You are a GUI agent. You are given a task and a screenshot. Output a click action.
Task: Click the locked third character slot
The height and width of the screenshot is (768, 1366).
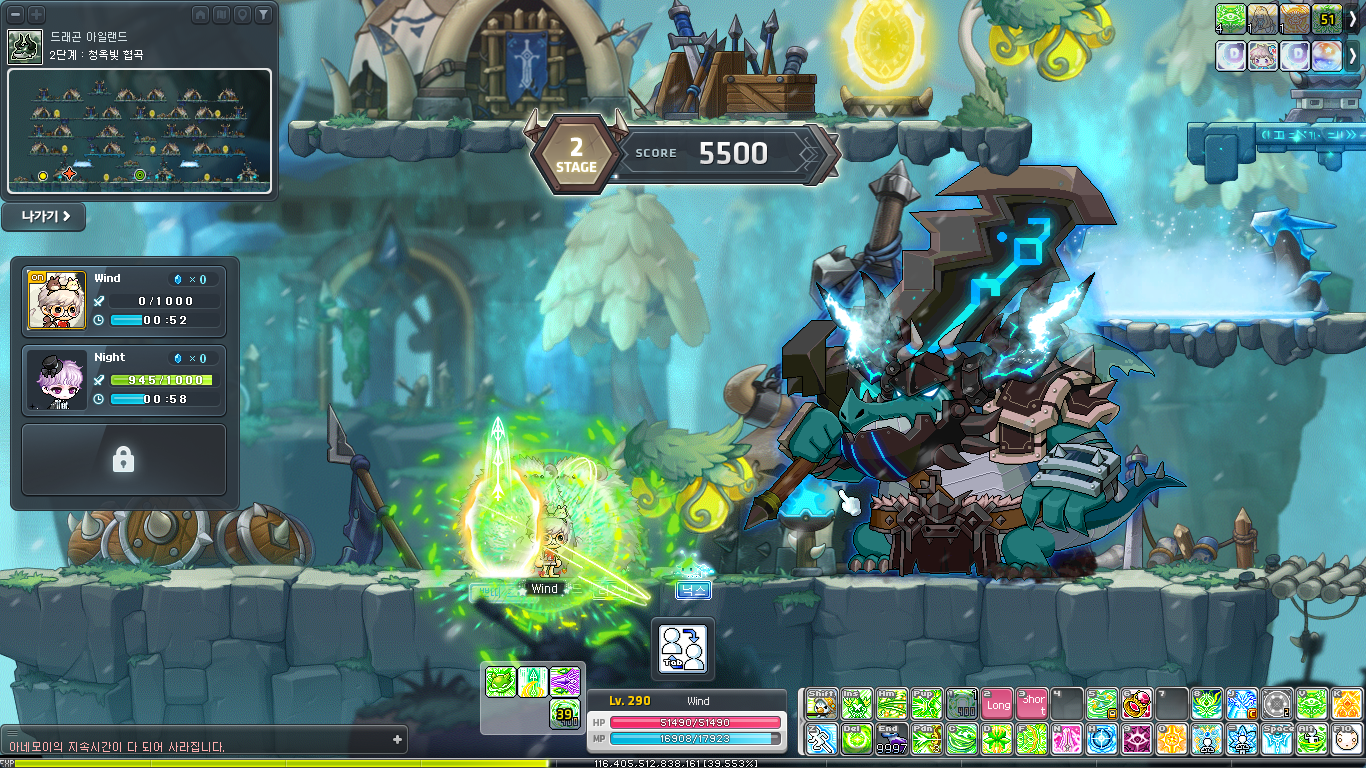pyautogui.click(x=124, y=460)
